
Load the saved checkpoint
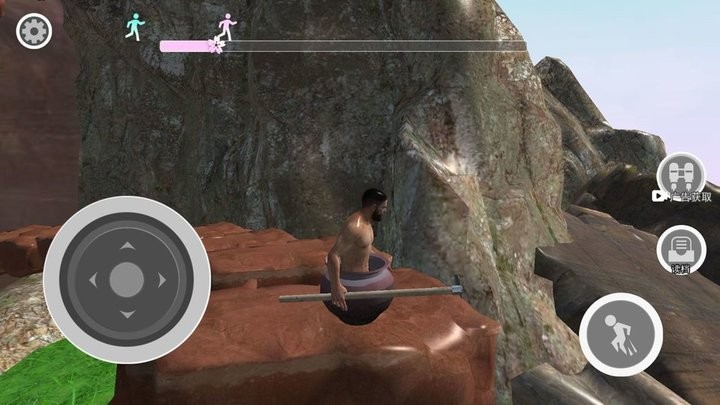click(680, 247)
